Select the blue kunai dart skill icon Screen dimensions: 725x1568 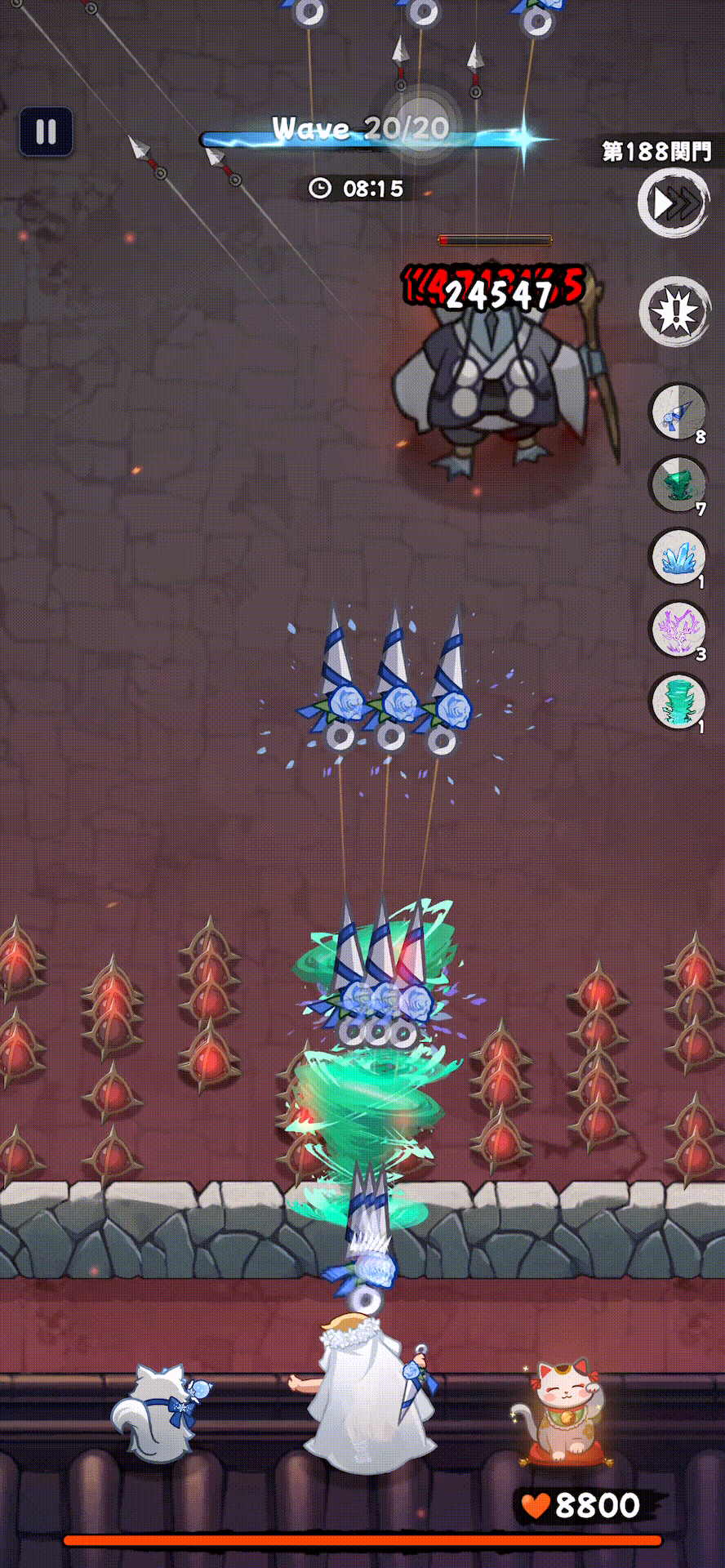click(x=677, y=413)
